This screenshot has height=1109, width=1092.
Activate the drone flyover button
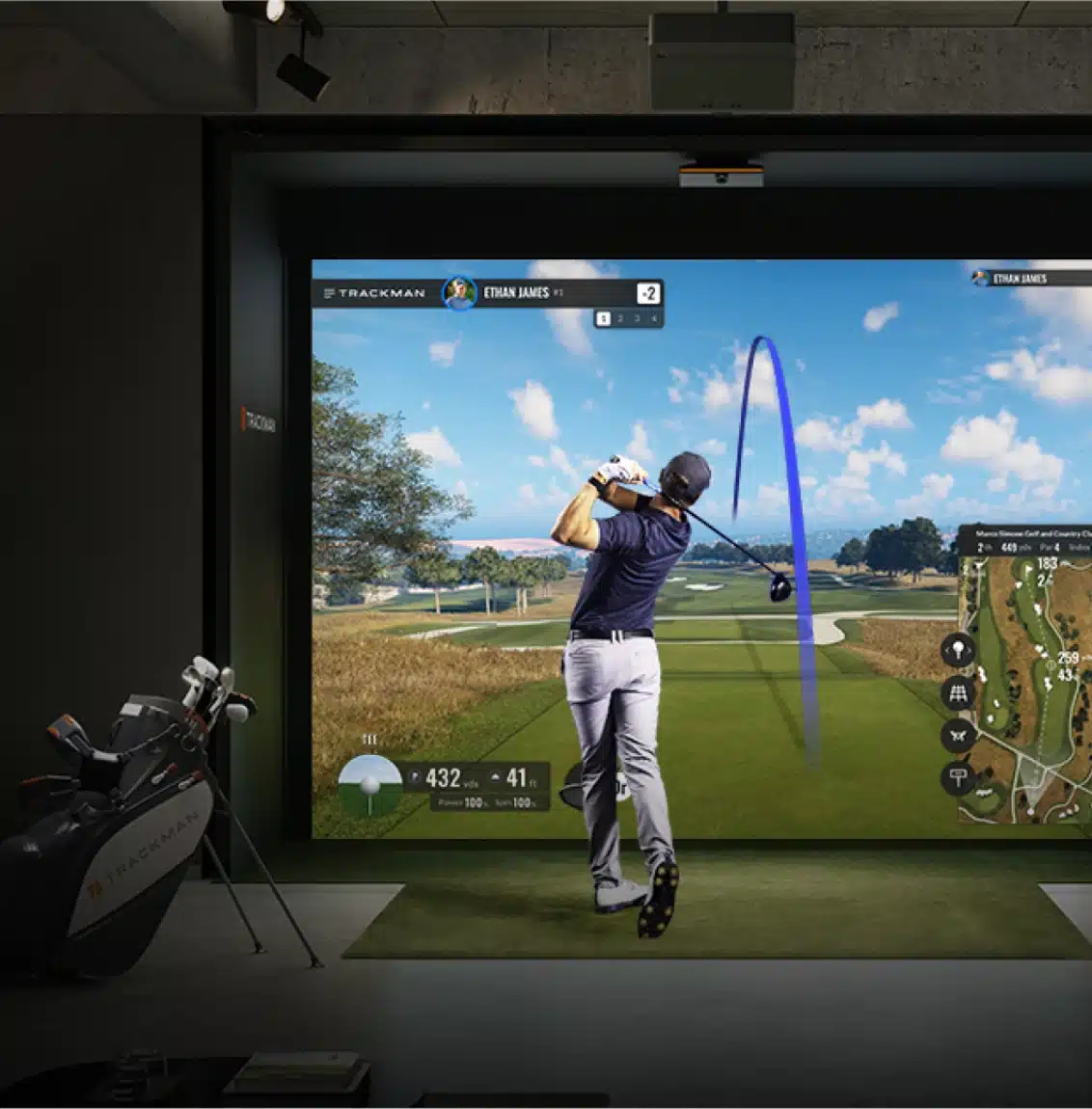pos(958,735)
